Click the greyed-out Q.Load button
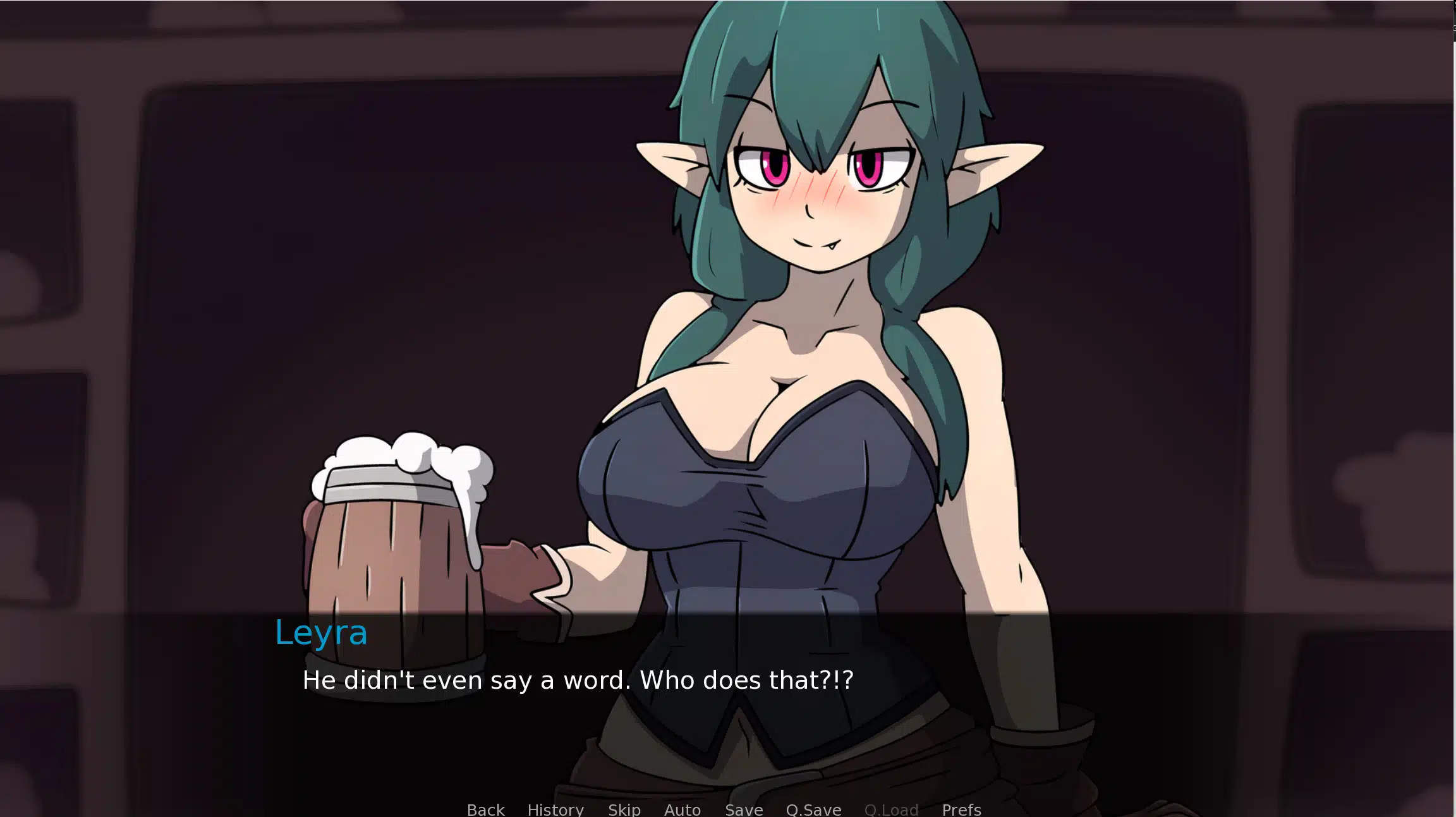1456x817 pixels. point(891,809)
